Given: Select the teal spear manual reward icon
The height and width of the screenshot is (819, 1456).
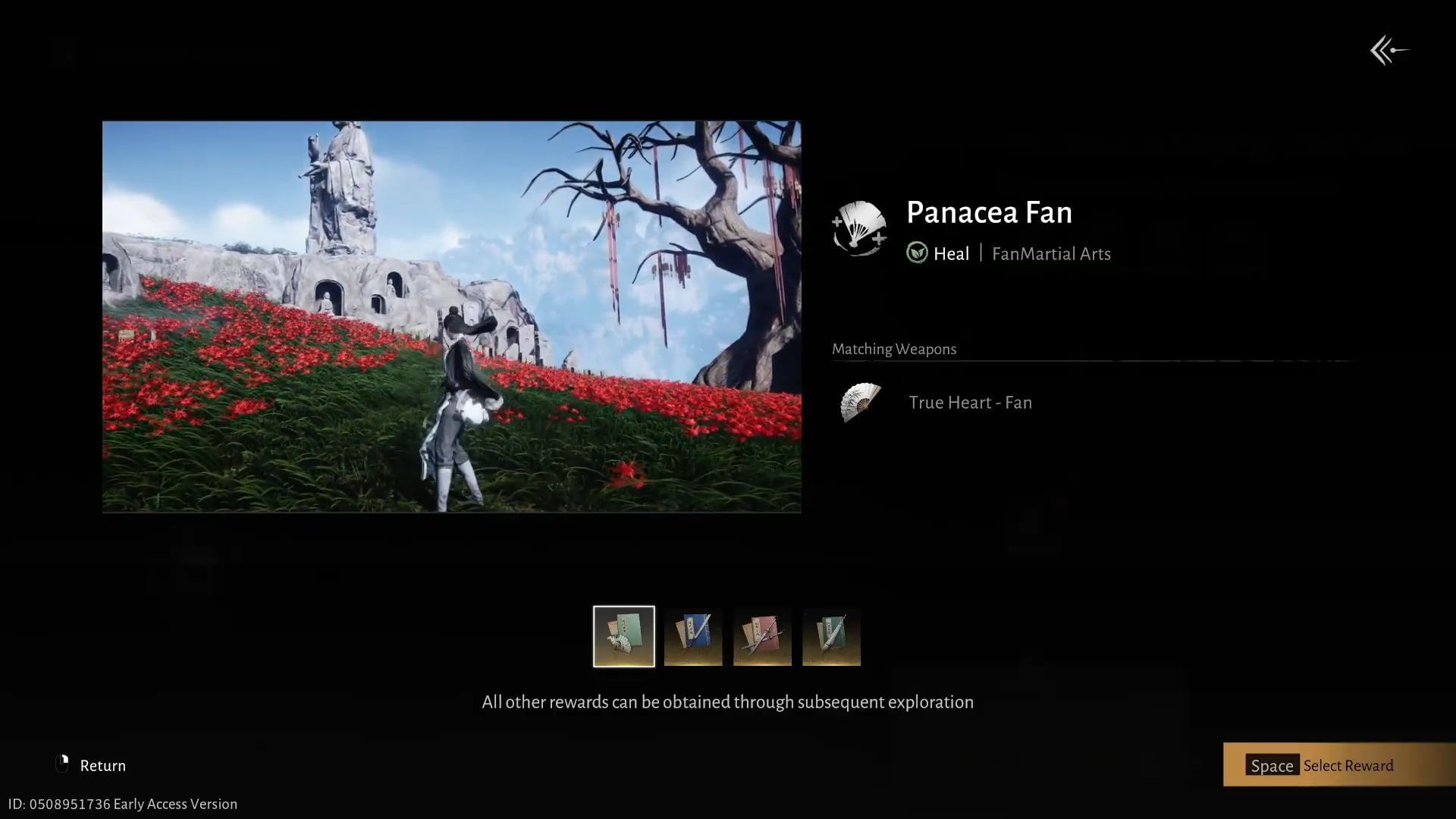Looking at the screenshot, I should click(831, 636).
